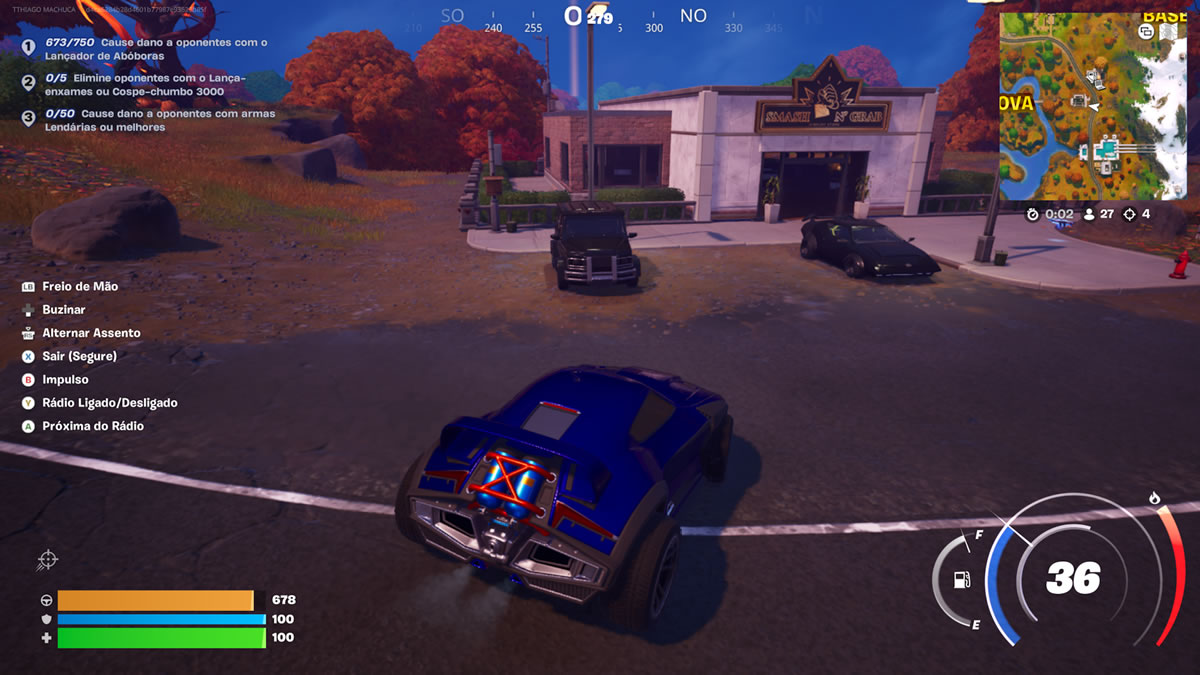Select the Lançador de Abóboras damage quest
This screenshot has height=675, width=1200.
tap(155, 49)
